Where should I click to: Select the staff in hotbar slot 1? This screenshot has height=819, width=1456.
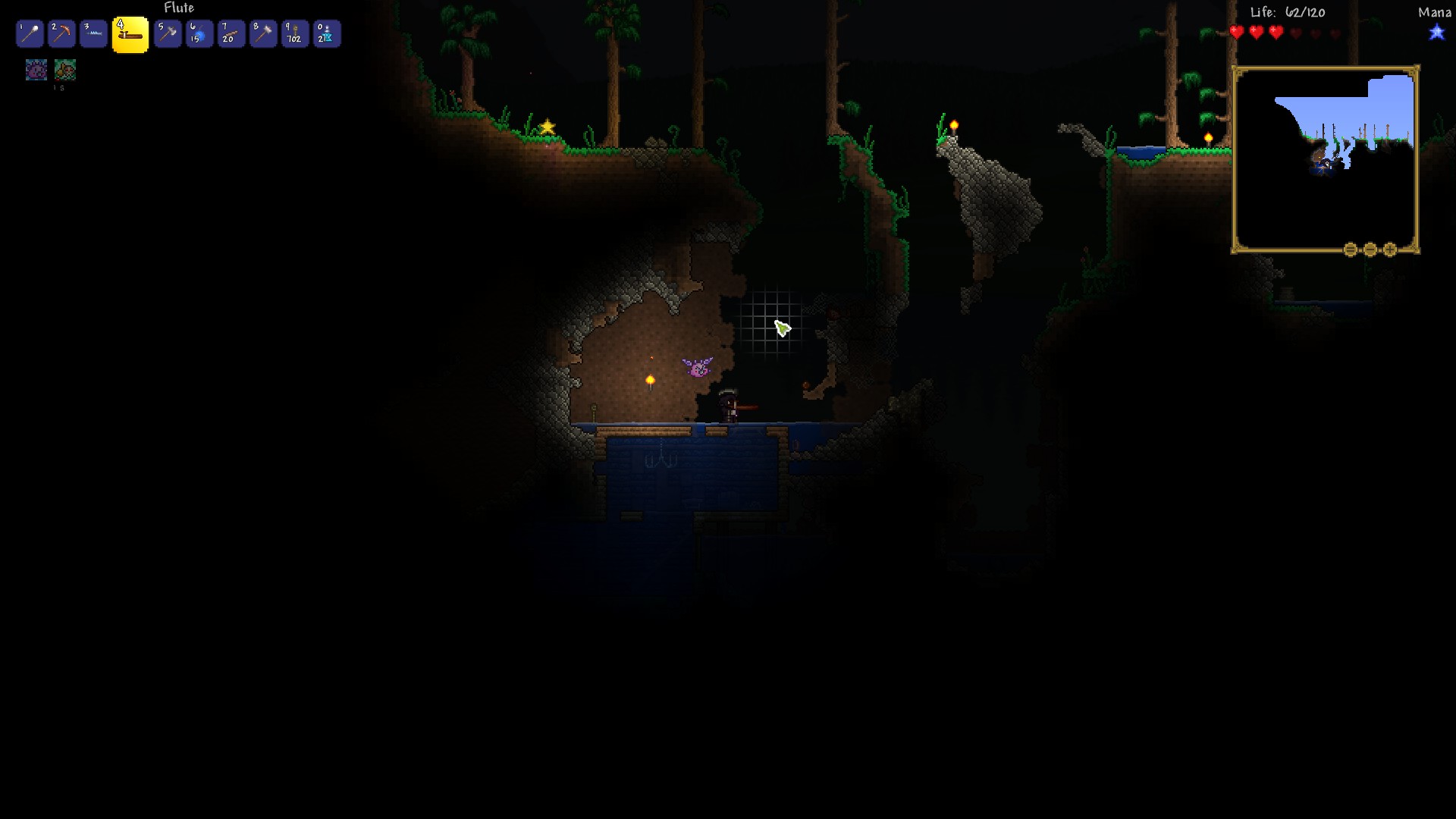coord(30,33)
